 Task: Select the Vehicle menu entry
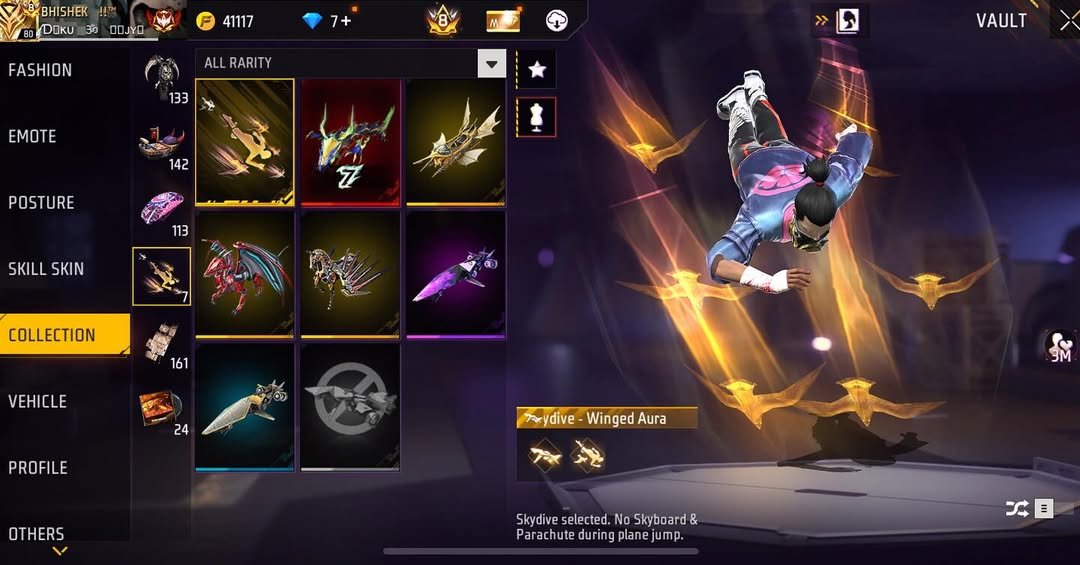click(37, 401)
